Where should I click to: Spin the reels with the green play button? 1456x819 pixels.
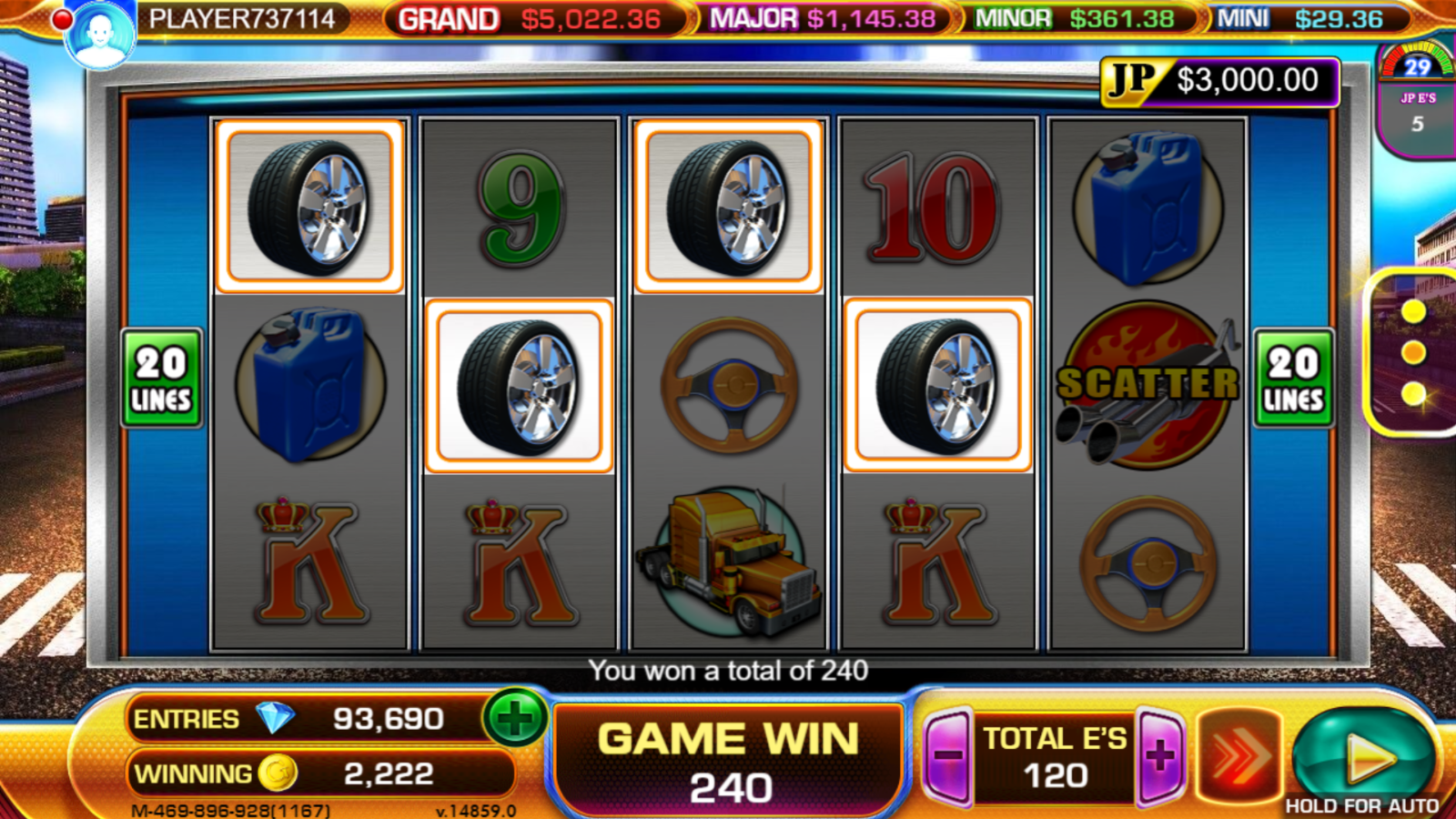[1362, 754]
